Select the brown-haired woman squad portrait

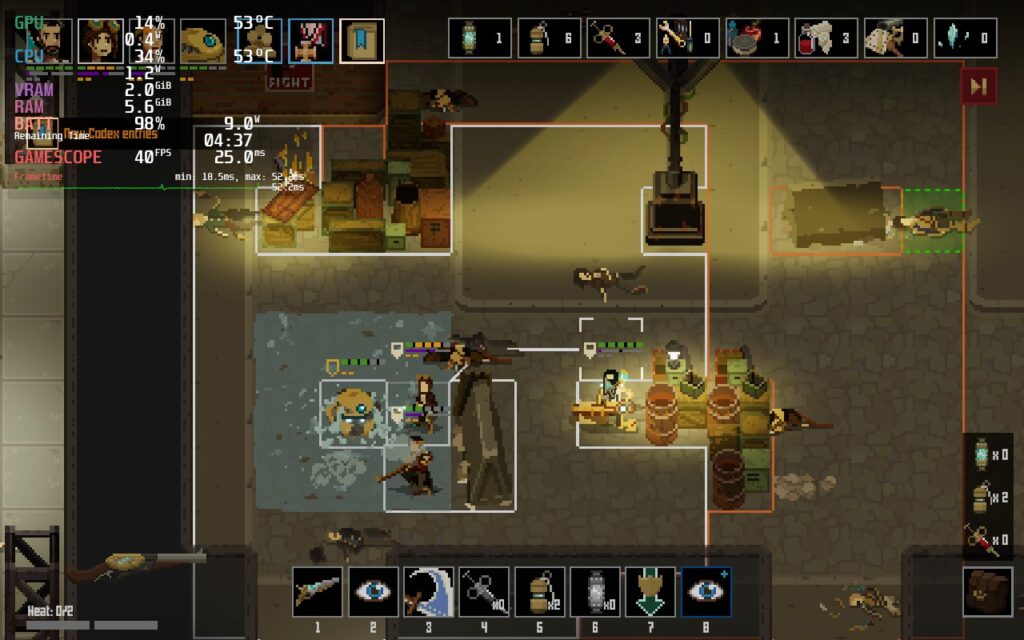point(100,41)
